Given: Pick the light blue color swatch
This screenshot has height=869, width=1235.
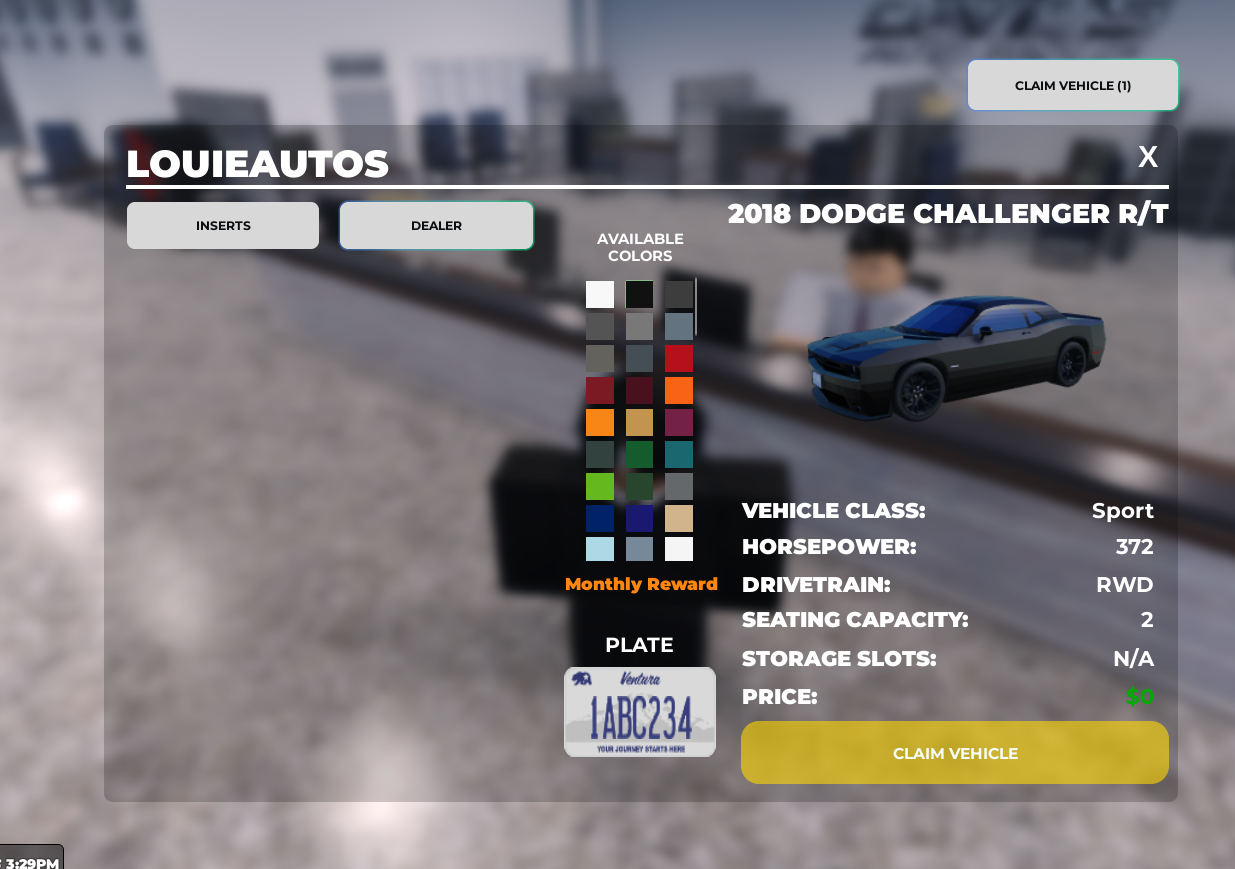Looking at the screenshot, I should (600, 549).
